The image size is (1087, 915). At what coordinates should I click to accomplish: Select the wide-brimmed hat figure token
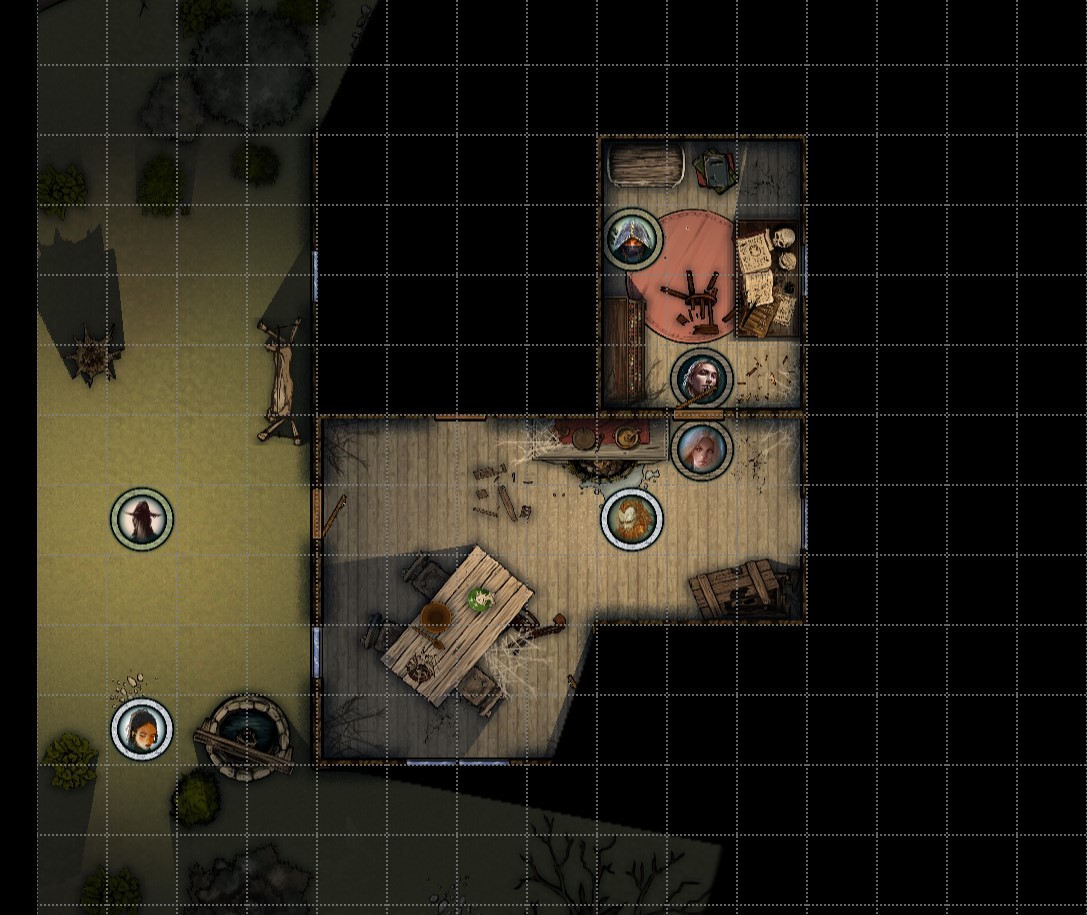click(x=142, y=518)
